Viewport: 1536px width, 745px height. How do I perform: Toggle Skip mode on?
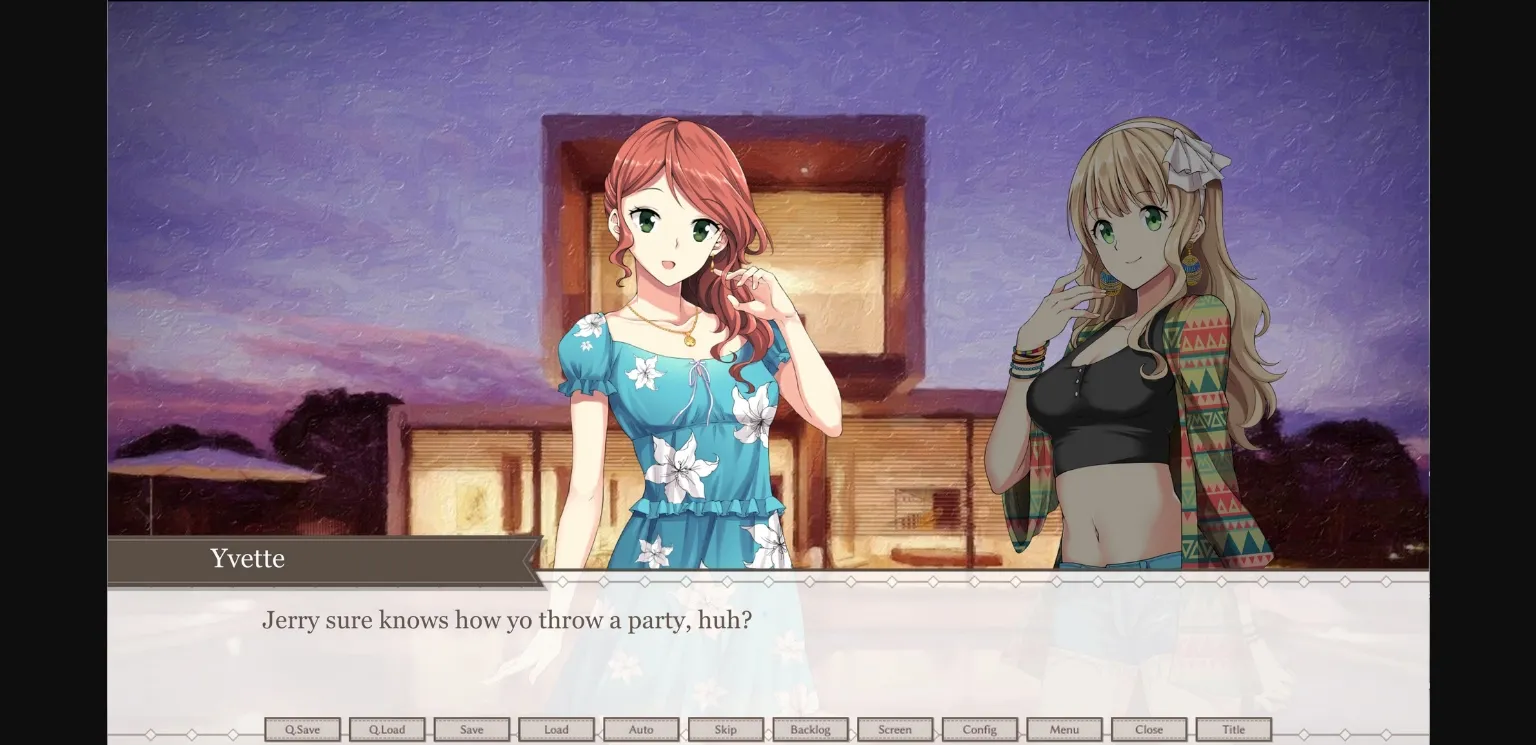726,729
